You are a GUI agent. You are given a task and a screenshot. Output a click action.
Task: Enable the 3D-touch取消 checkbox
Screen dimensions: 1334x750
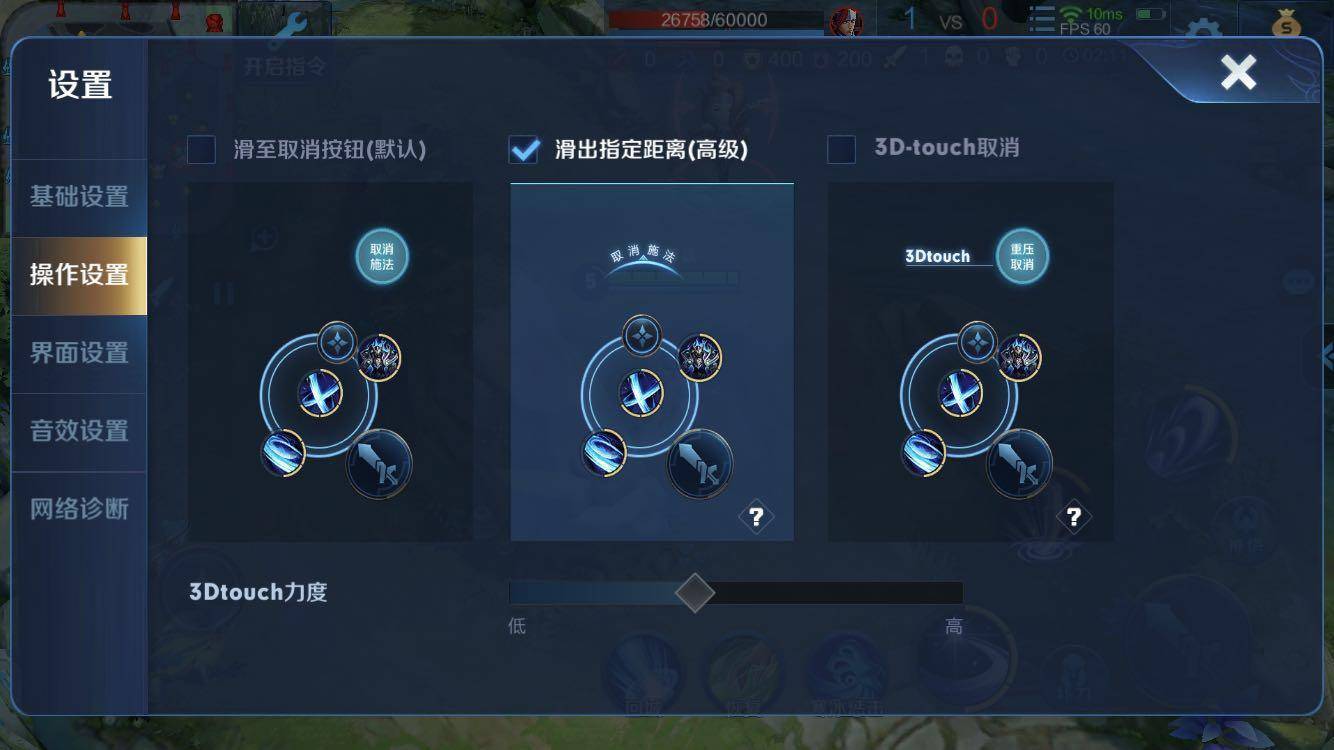click(x=841, y=147)
